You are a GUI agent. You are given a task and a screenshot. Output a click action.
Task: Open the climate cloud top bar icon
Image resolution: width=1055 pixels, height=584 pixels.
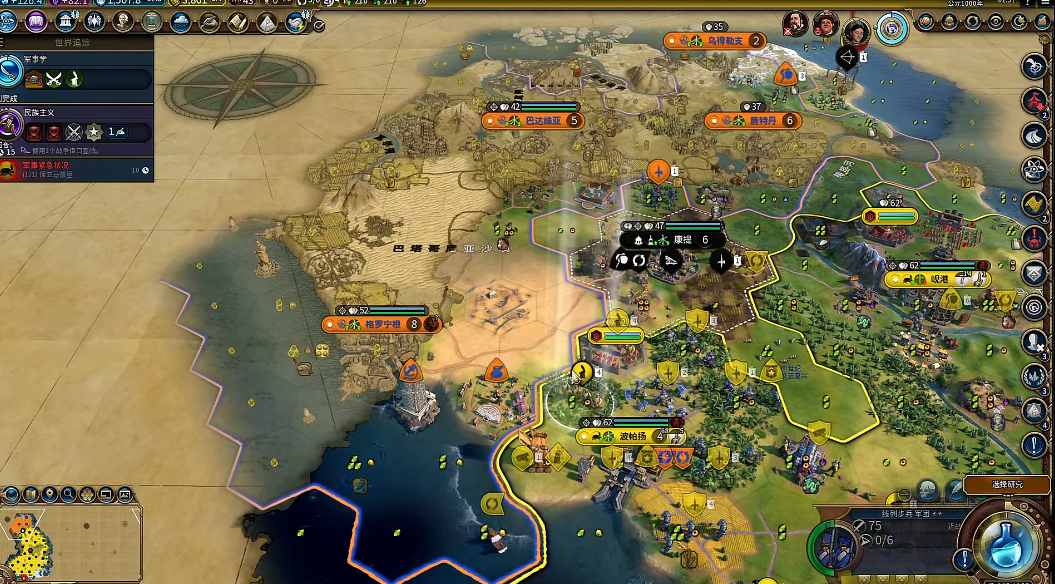point(181,21)
